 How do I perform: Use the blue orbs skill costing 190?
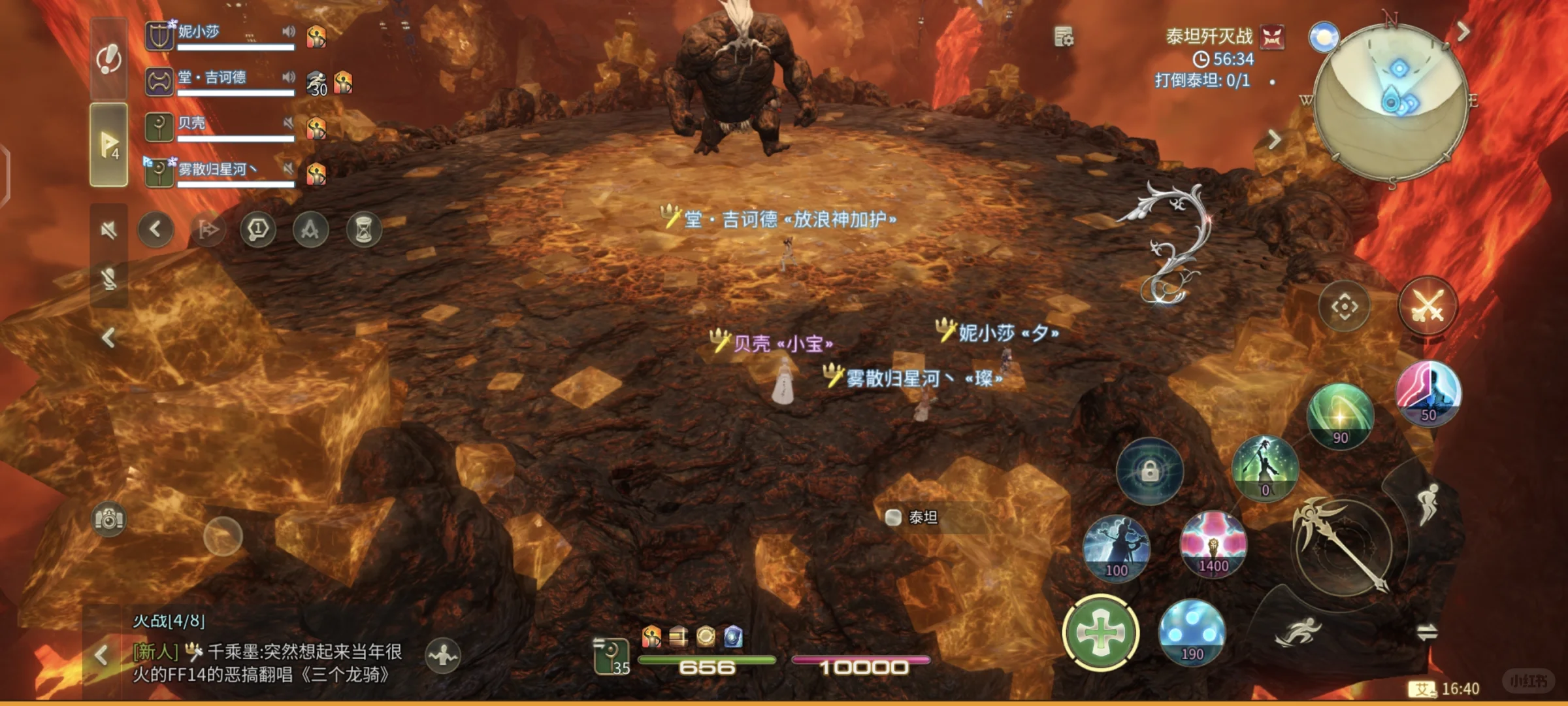point(1192,631)
